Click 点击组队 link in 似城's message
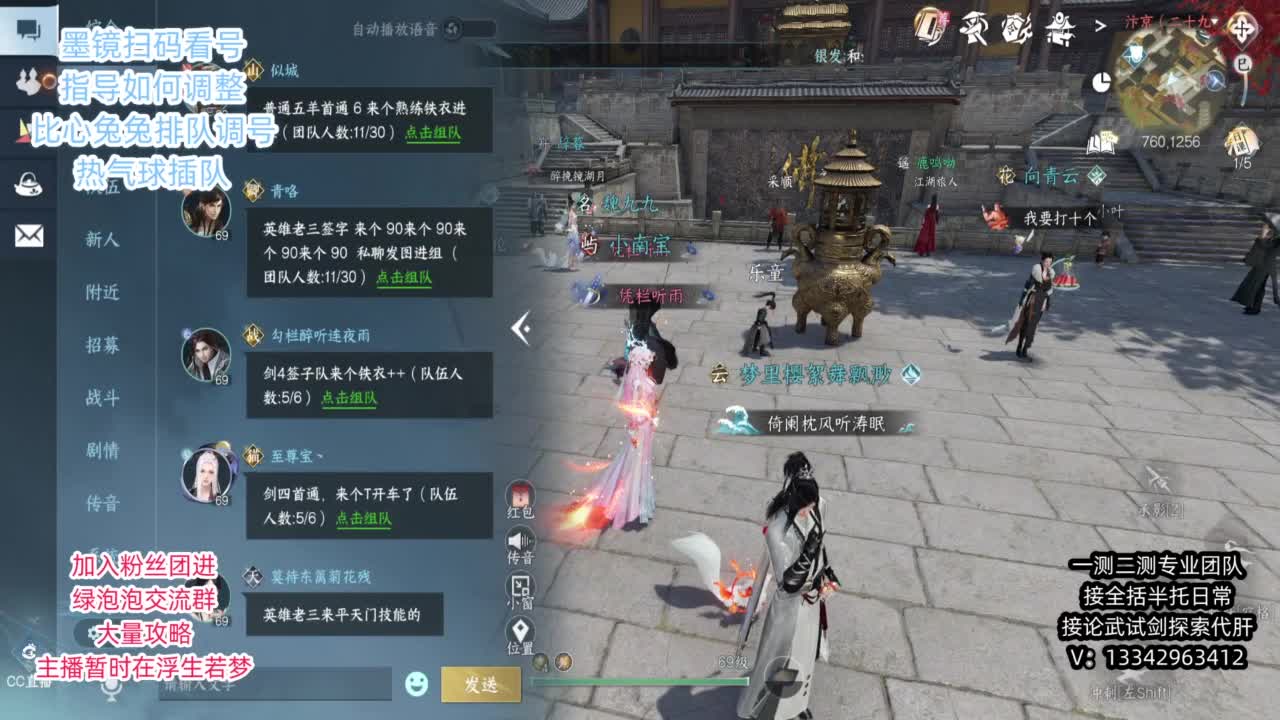1280x720 pixels. tap(436, 136)
